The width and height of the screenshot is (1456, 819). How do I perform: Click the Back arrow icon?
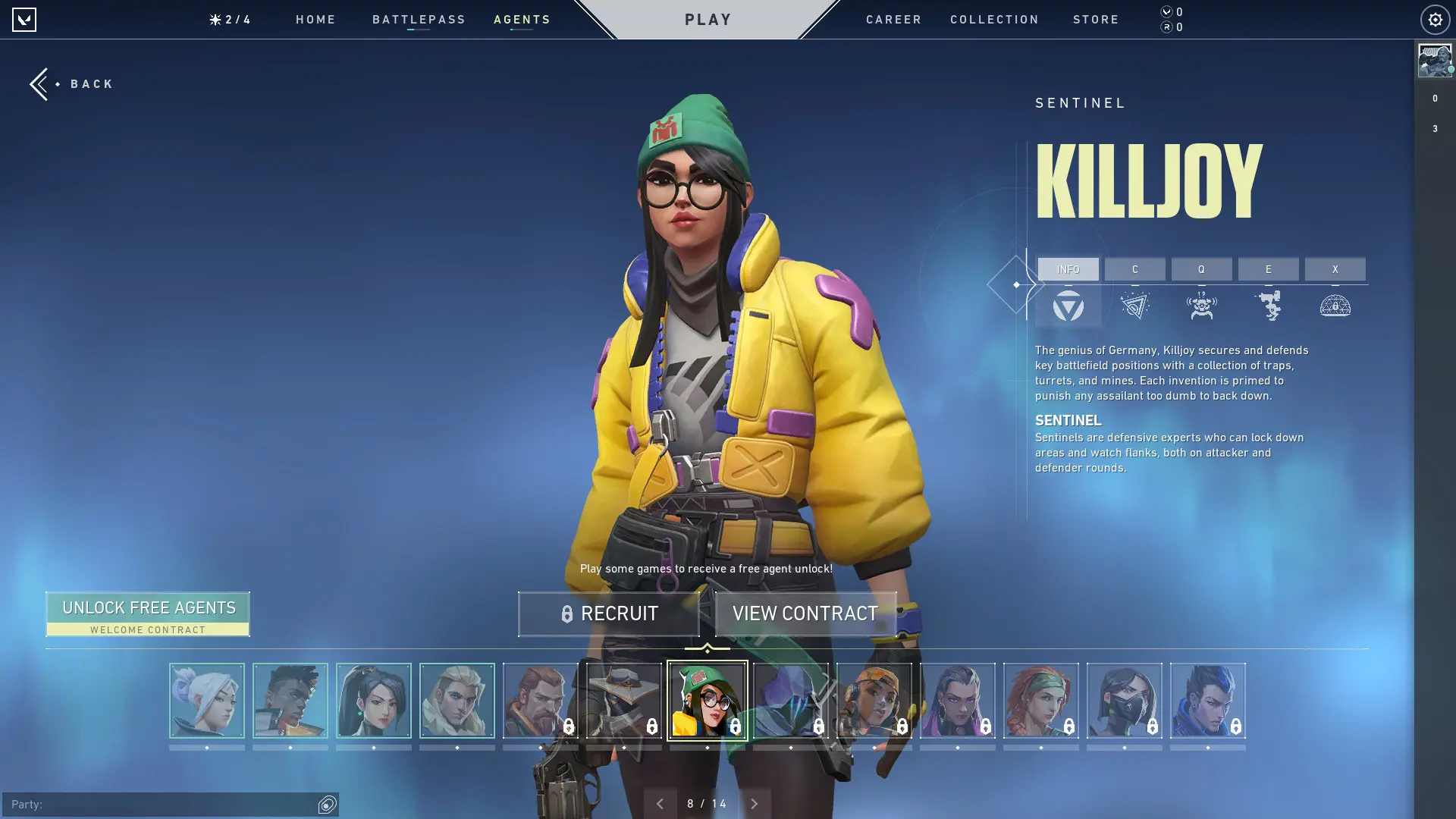(x=39, y=83)
